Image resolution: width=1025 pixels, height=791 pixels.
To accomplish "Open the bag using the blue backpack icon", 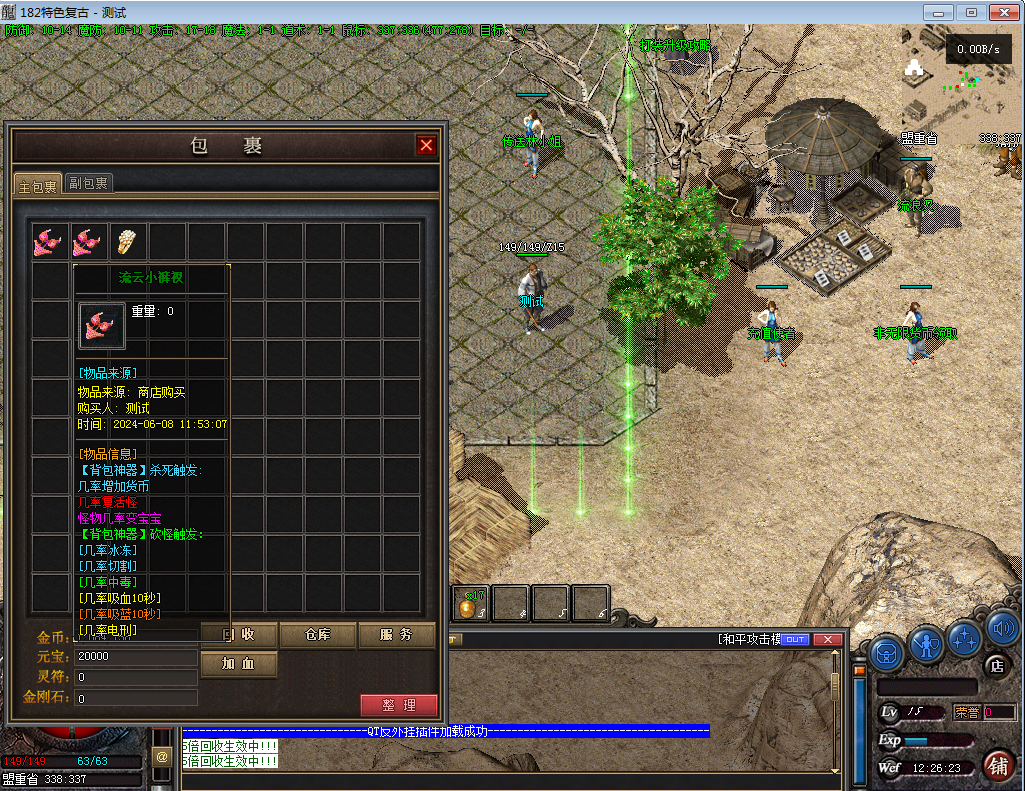I will click(x=886, y=653).
